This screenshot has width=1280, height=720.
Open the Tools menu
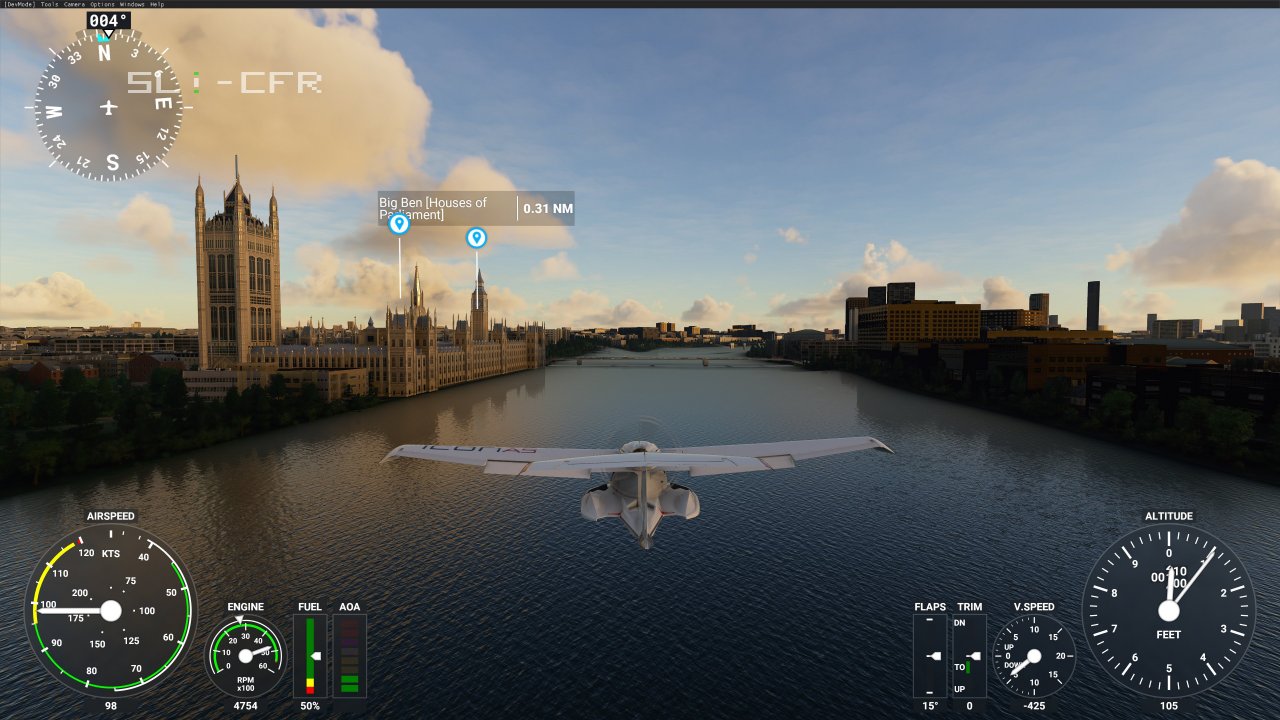point(48,4)
